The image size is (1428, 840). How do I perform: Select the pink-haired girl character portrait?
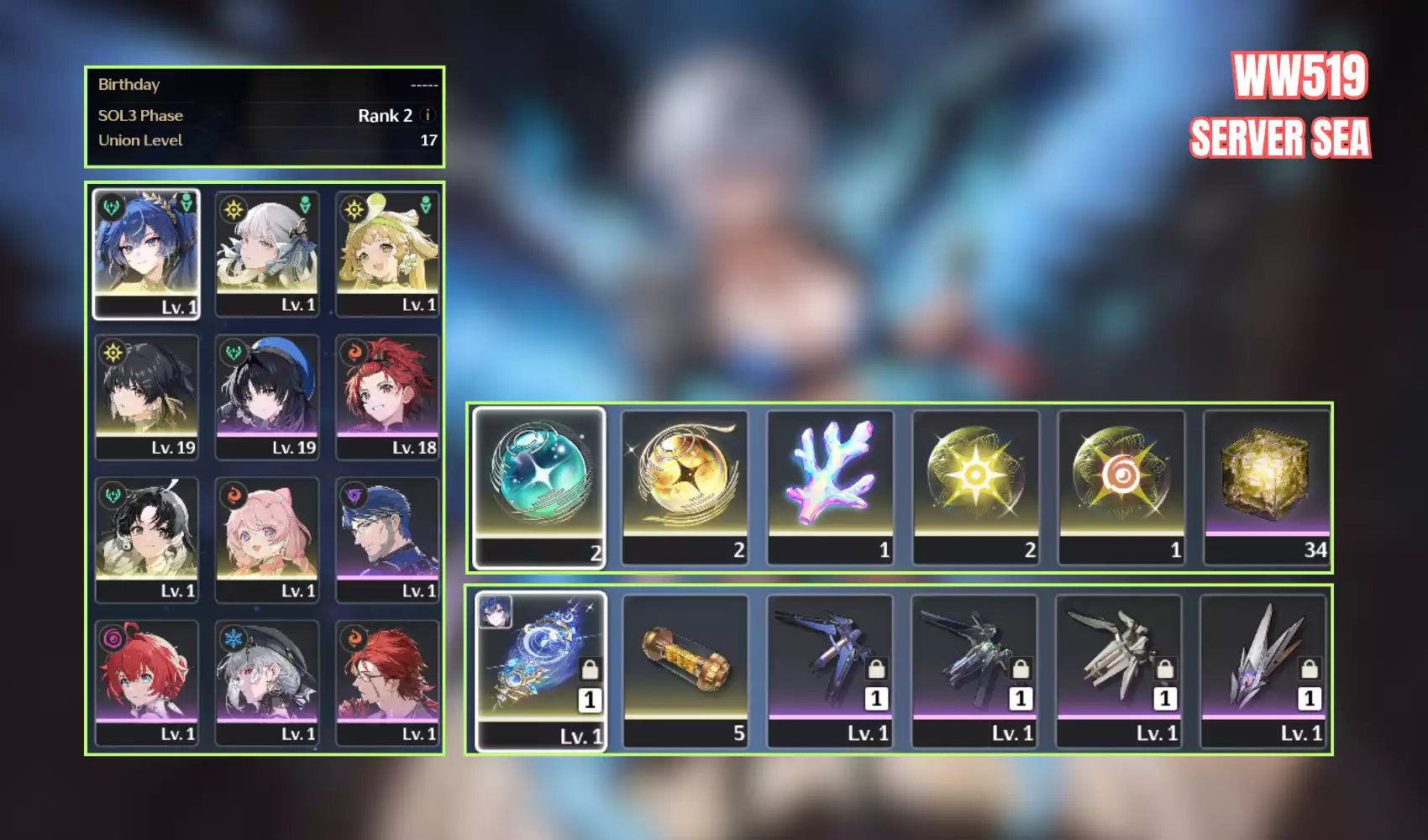point(267,539)
